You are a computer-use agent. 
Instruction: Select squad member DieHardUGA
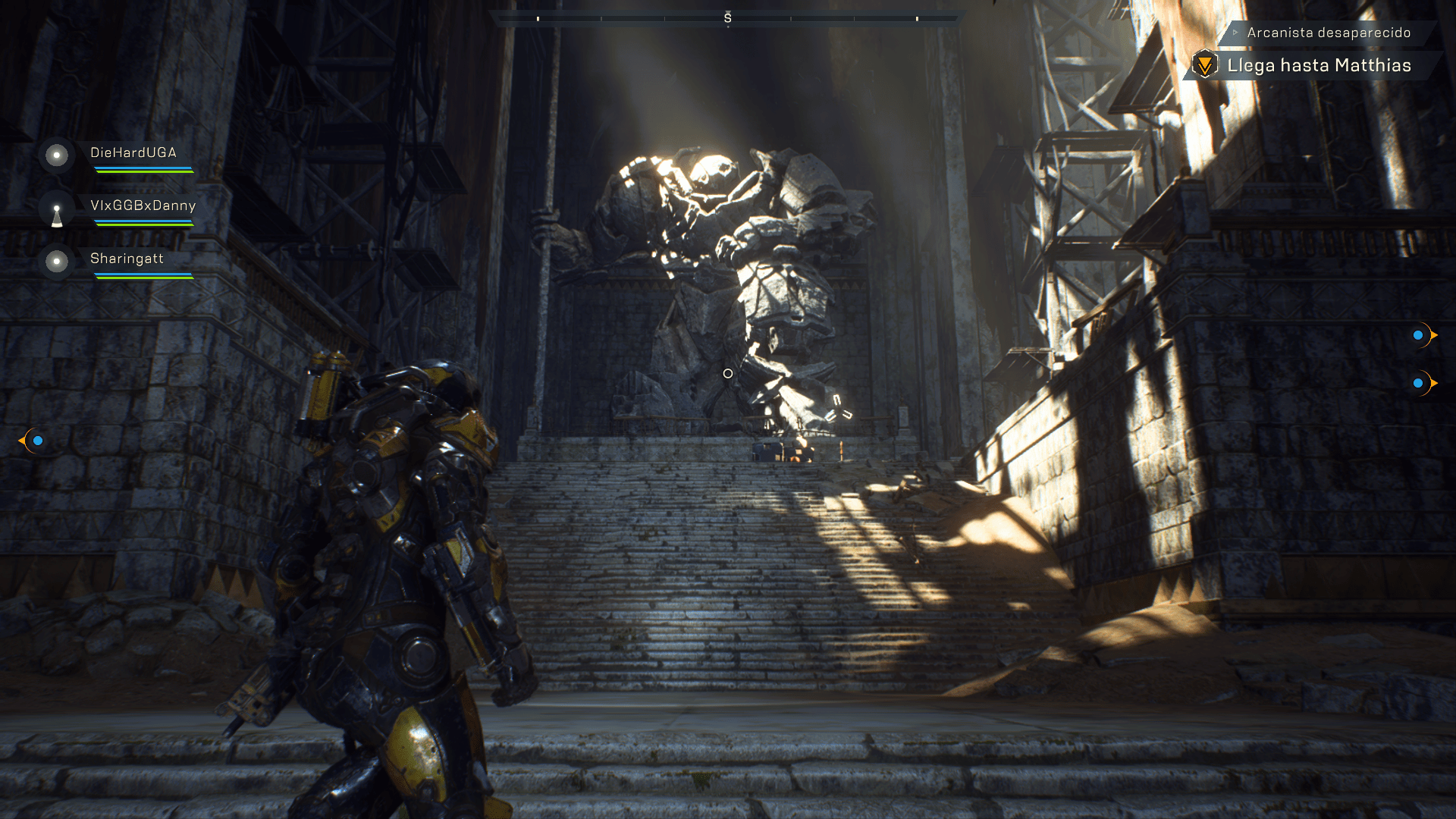pos(133,153)
